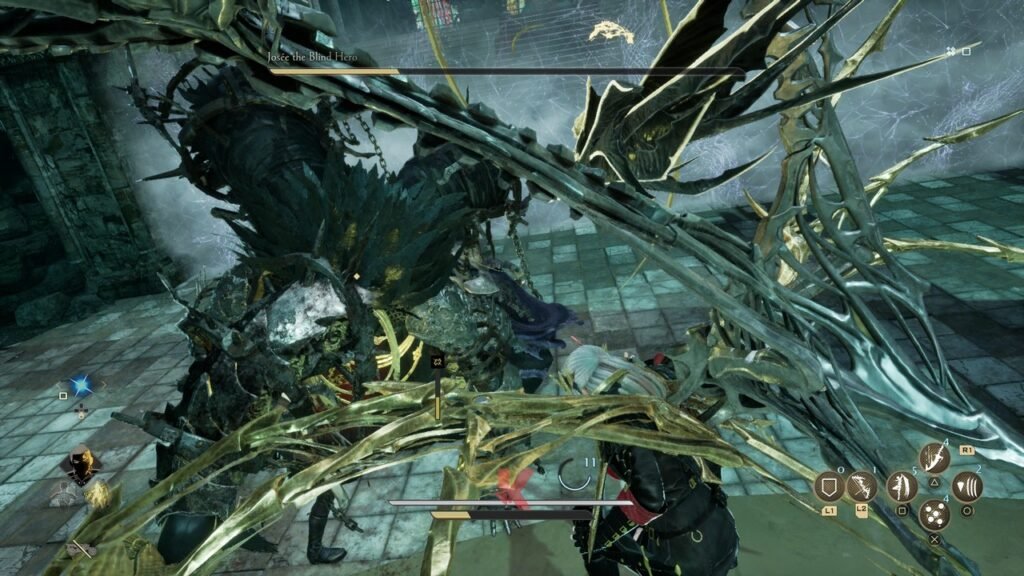This screenshot has height=576, width=1024.
Task: Select the bow ranged skill icon
Action: click(x=861, y=487)
